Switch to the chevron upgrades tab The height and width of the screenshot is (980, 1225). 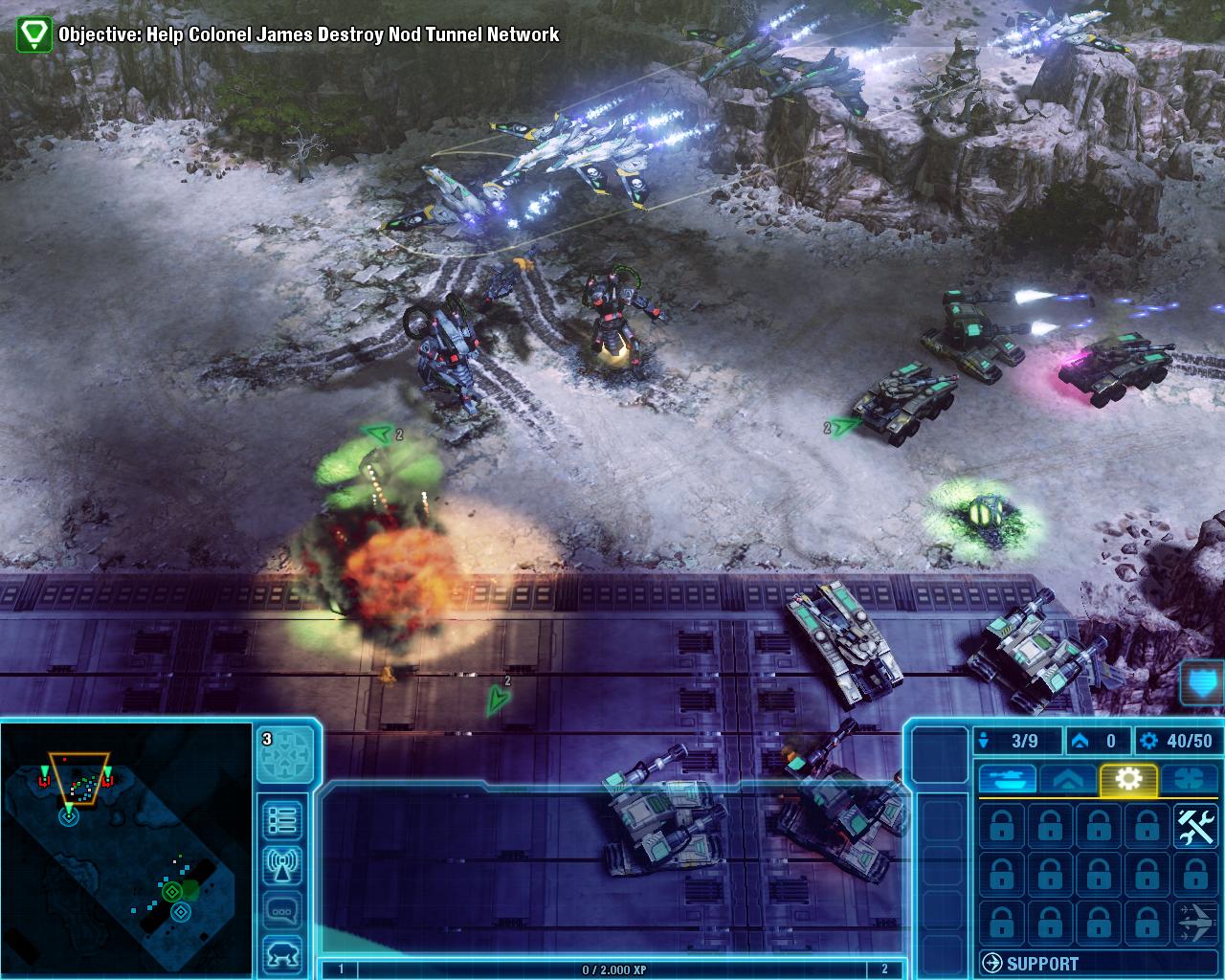click(x=1068, y=779)
